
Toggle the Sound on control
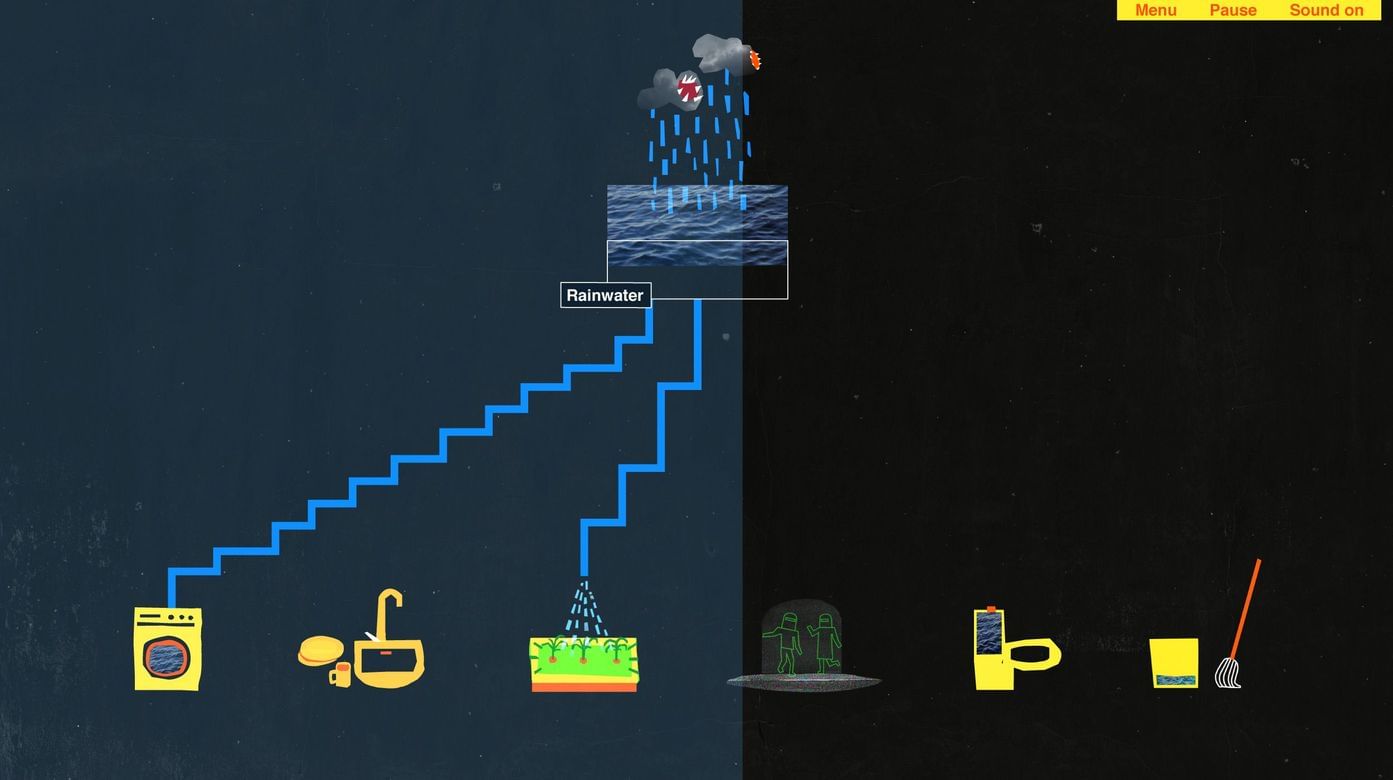click(1326, 10)
